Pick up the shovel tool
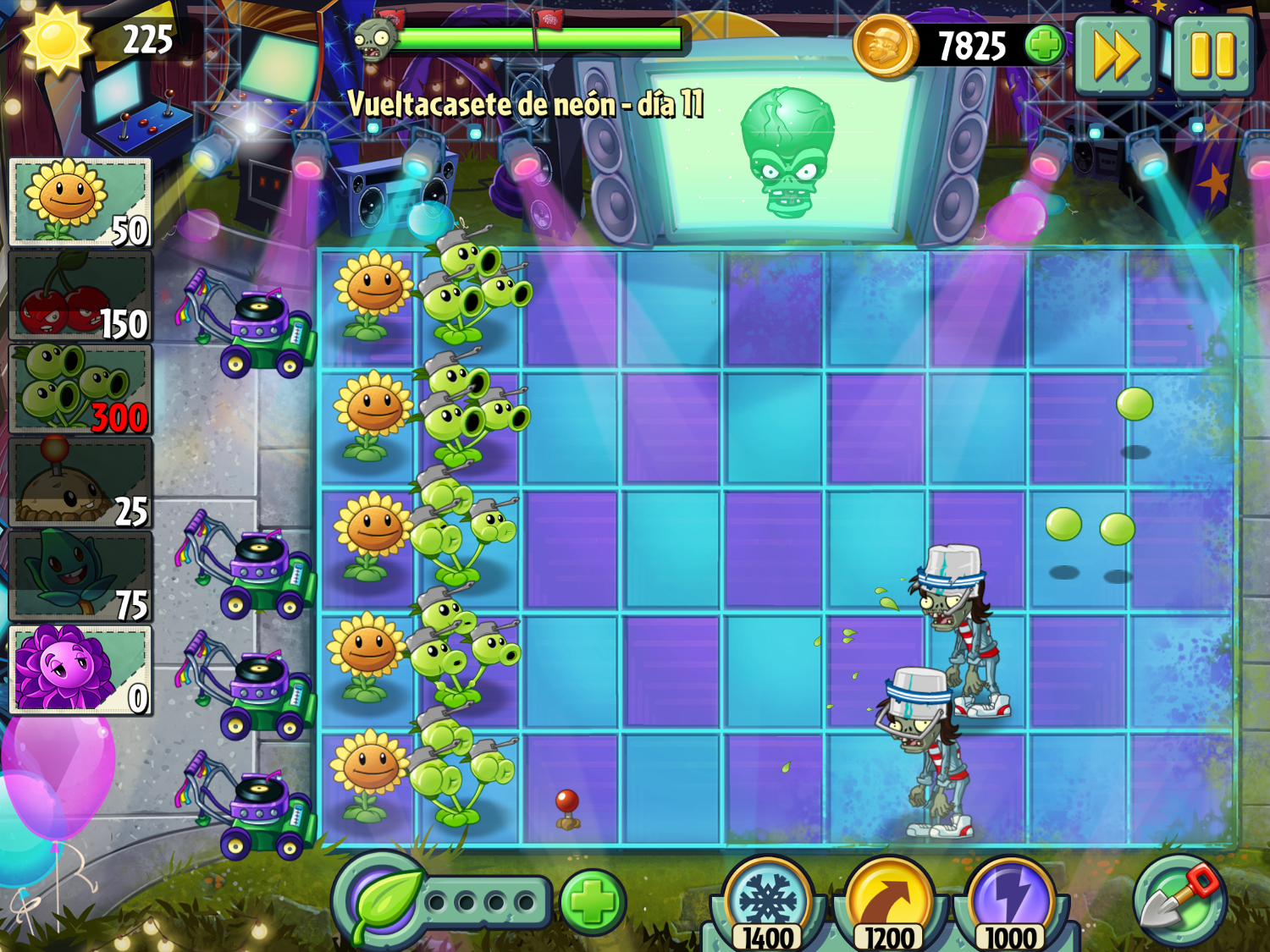 [1180, 900]
